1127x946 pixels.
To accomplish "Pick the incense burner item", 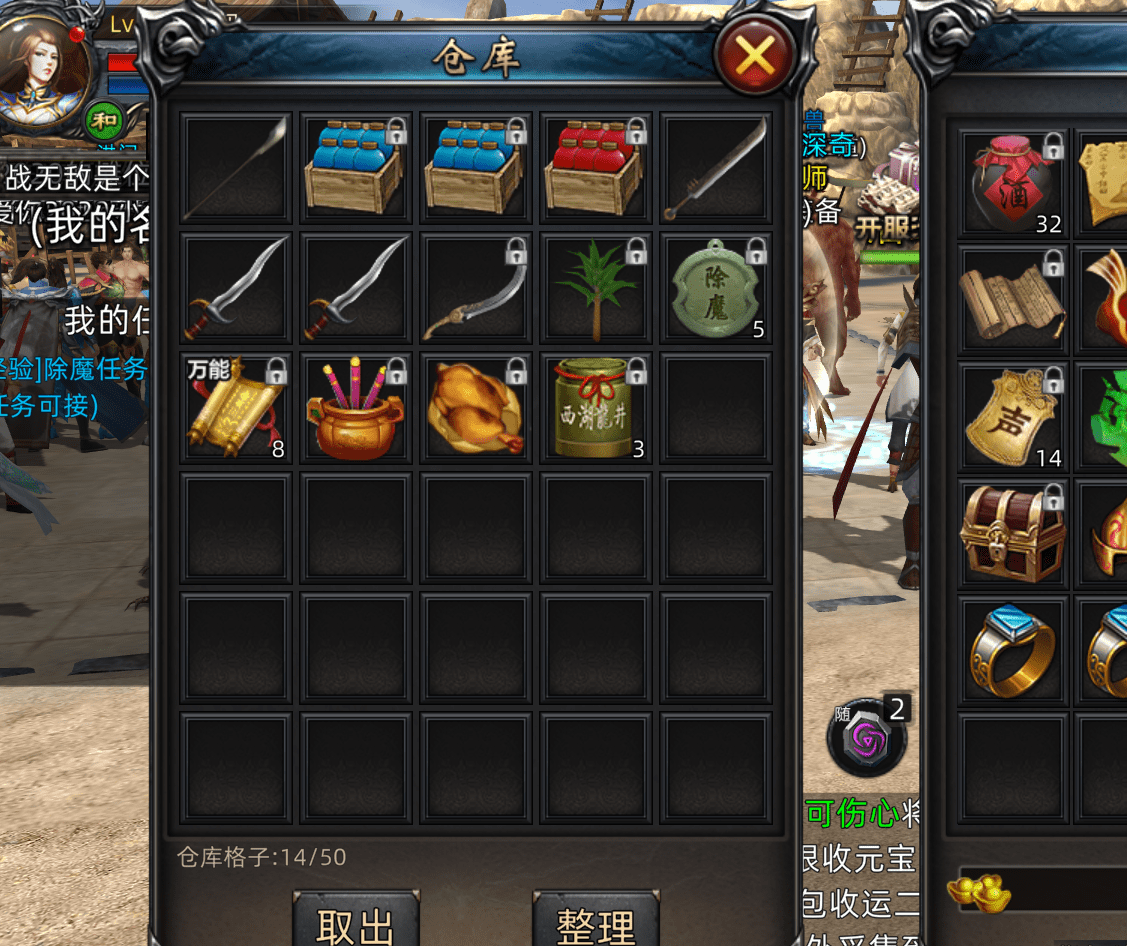I will pos(356,408).
